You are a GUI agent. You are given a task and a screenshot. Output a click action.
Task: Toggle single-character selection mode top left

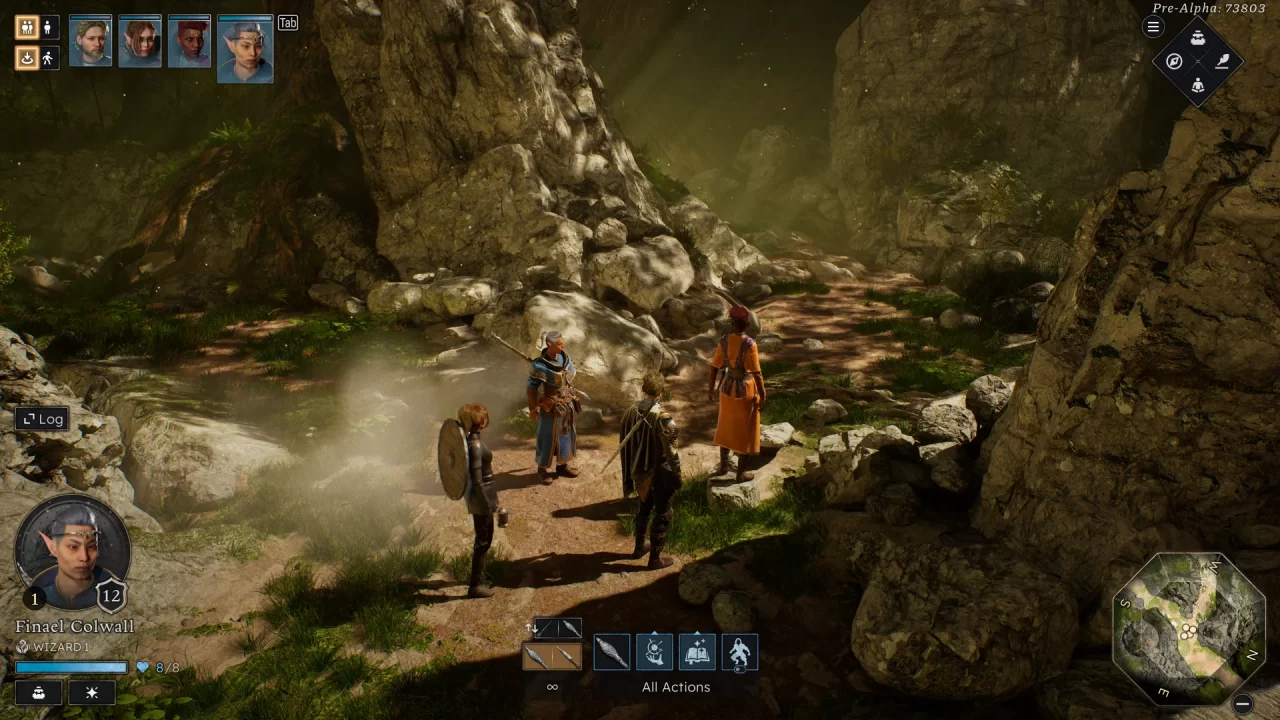(x=47, y=27)
